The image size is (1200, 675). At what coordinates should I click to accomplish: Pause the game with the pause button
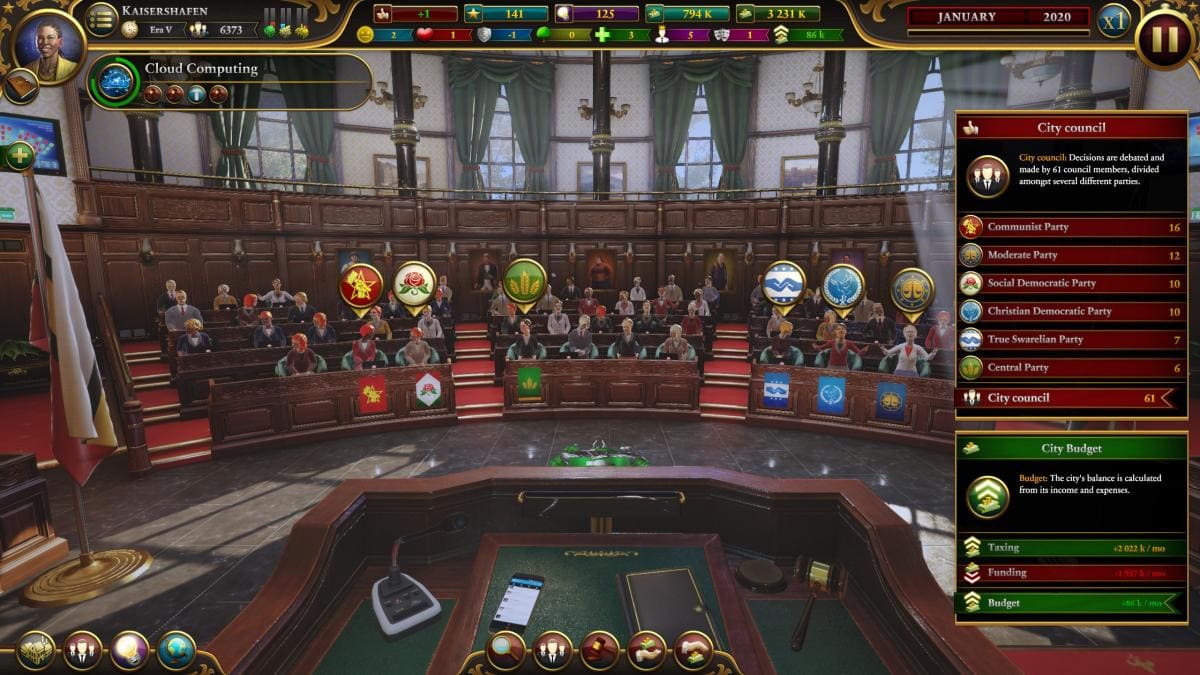tap(1164, 40)
